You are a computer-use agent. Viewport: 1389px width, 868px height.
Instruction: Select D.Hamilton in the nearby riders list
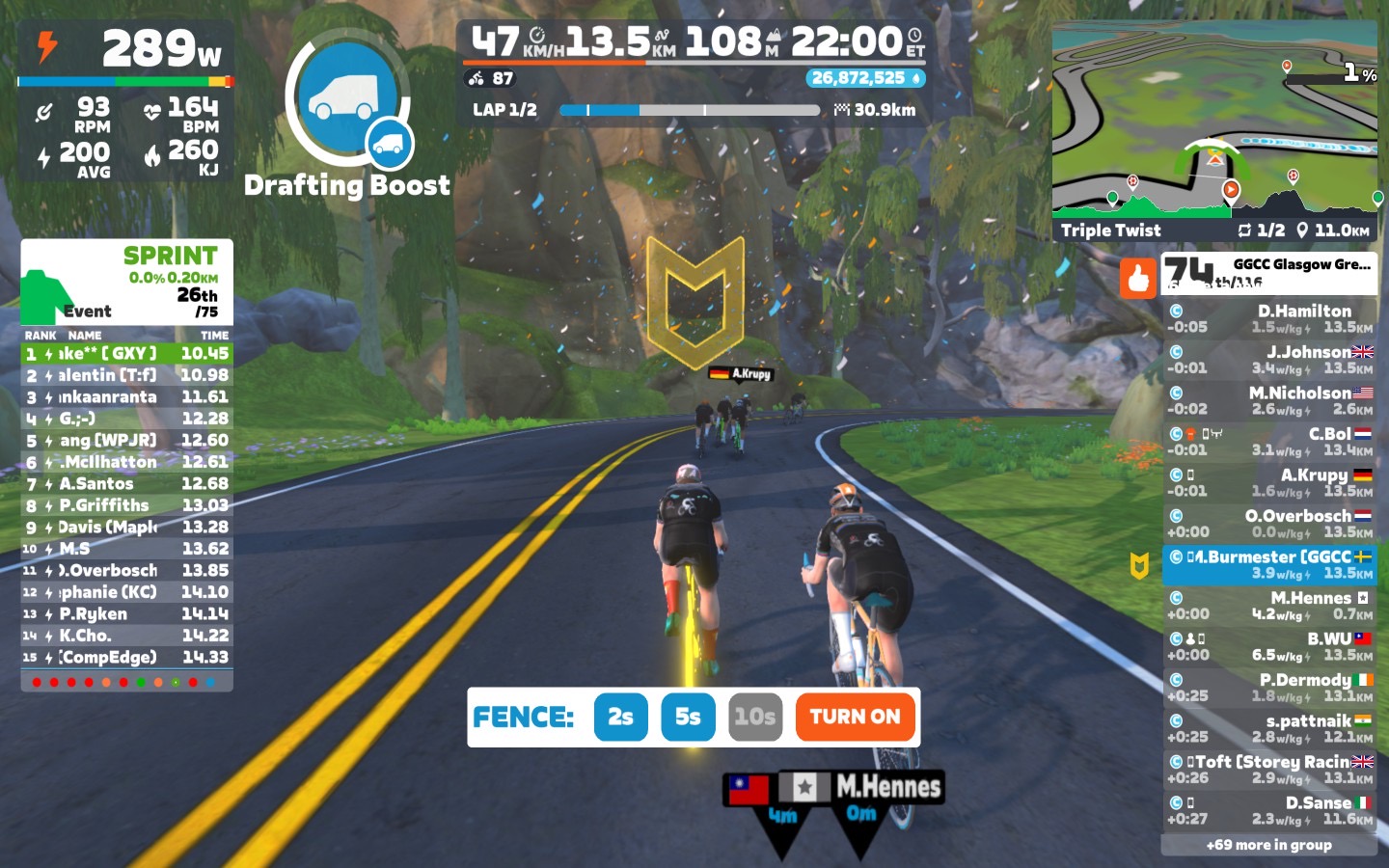[x=1269, y=318]
